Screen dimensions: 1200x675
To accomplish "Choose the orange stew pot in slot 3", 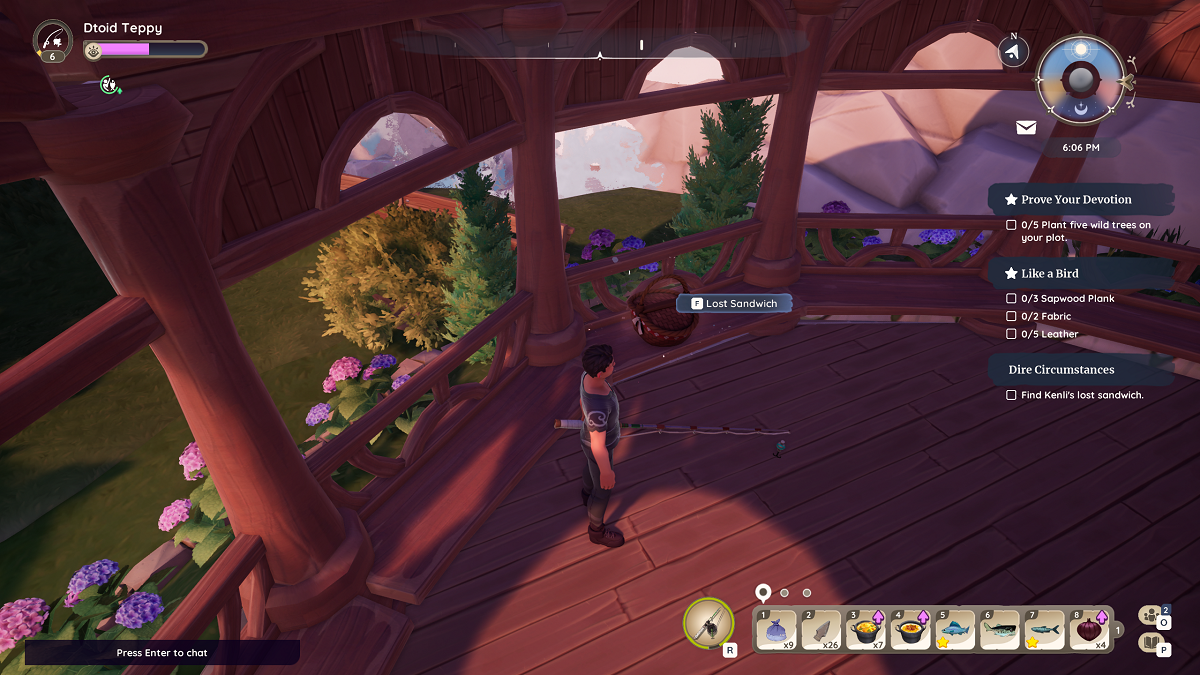I will (865, 630).
